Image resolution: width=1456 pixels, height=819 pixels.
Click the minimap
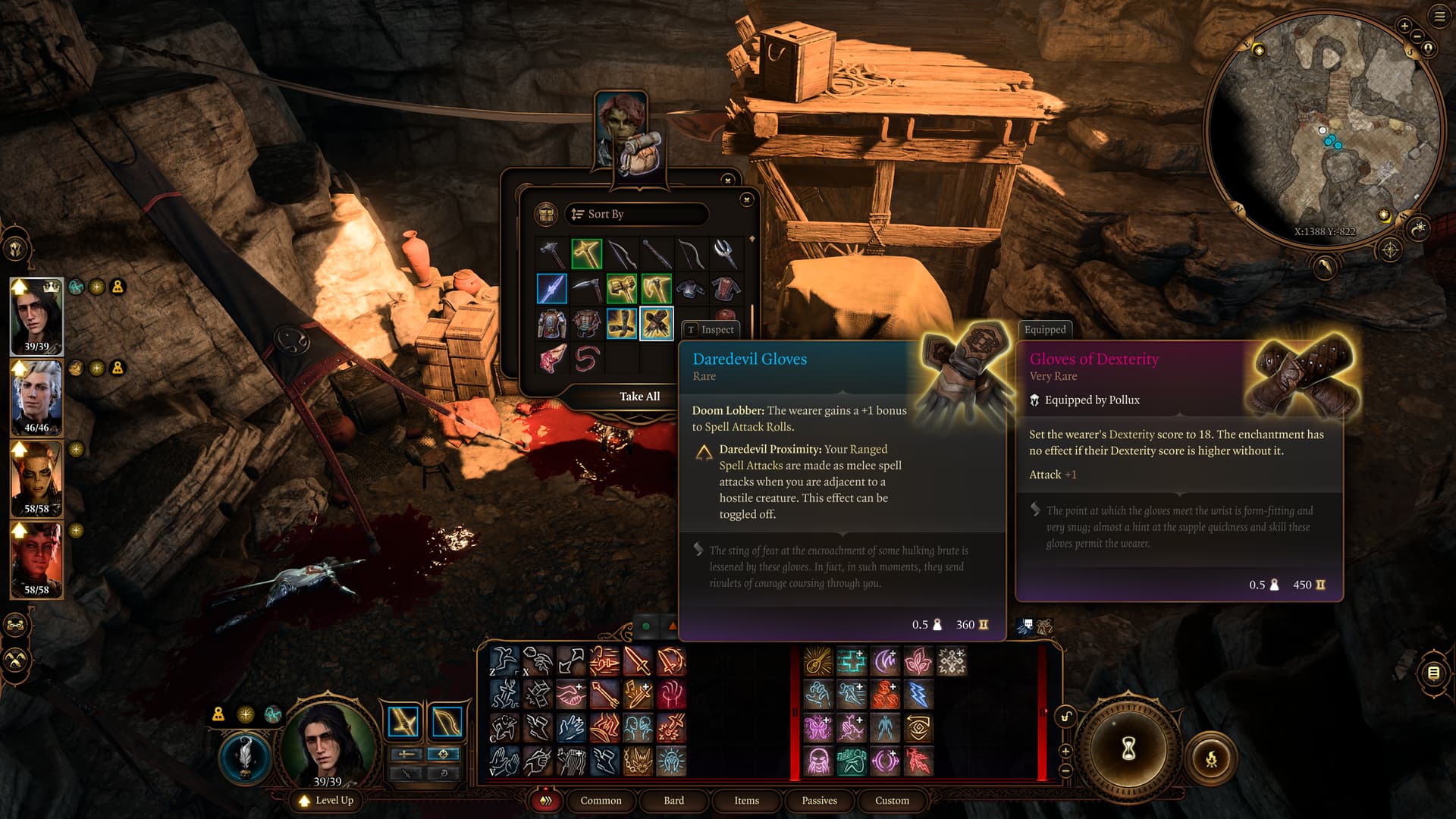[1323, 129]
